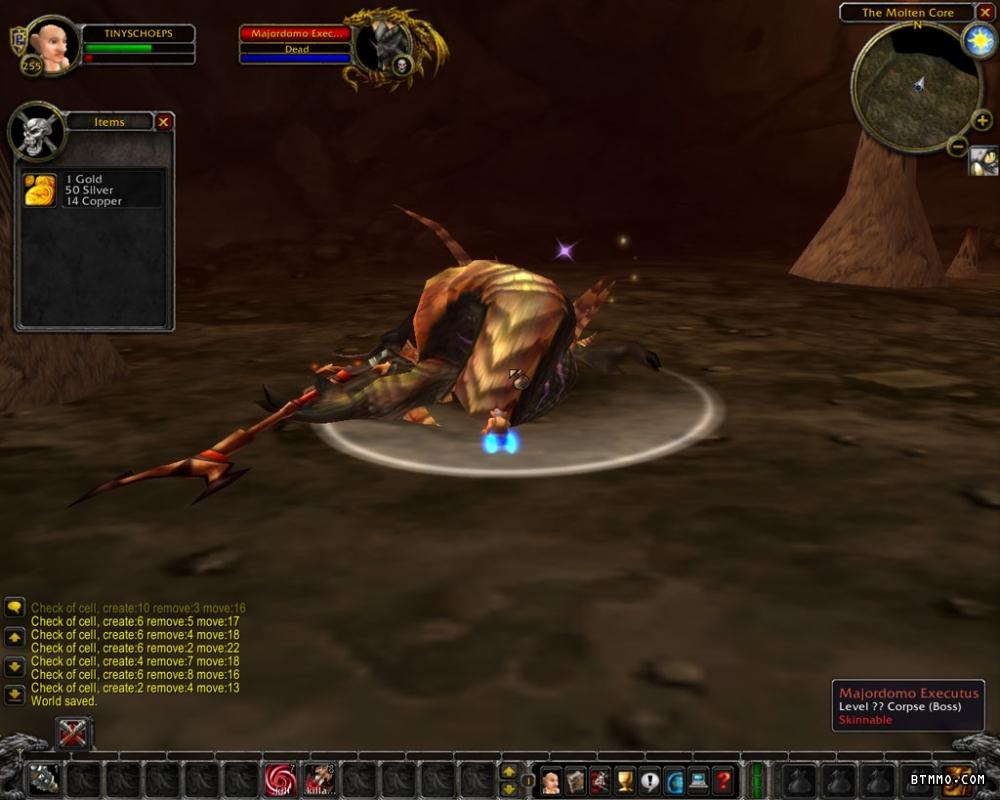Open the main menu computer button
This screenshot has width=1000, height=800.
pyautogui.click(x=698, y=780)
